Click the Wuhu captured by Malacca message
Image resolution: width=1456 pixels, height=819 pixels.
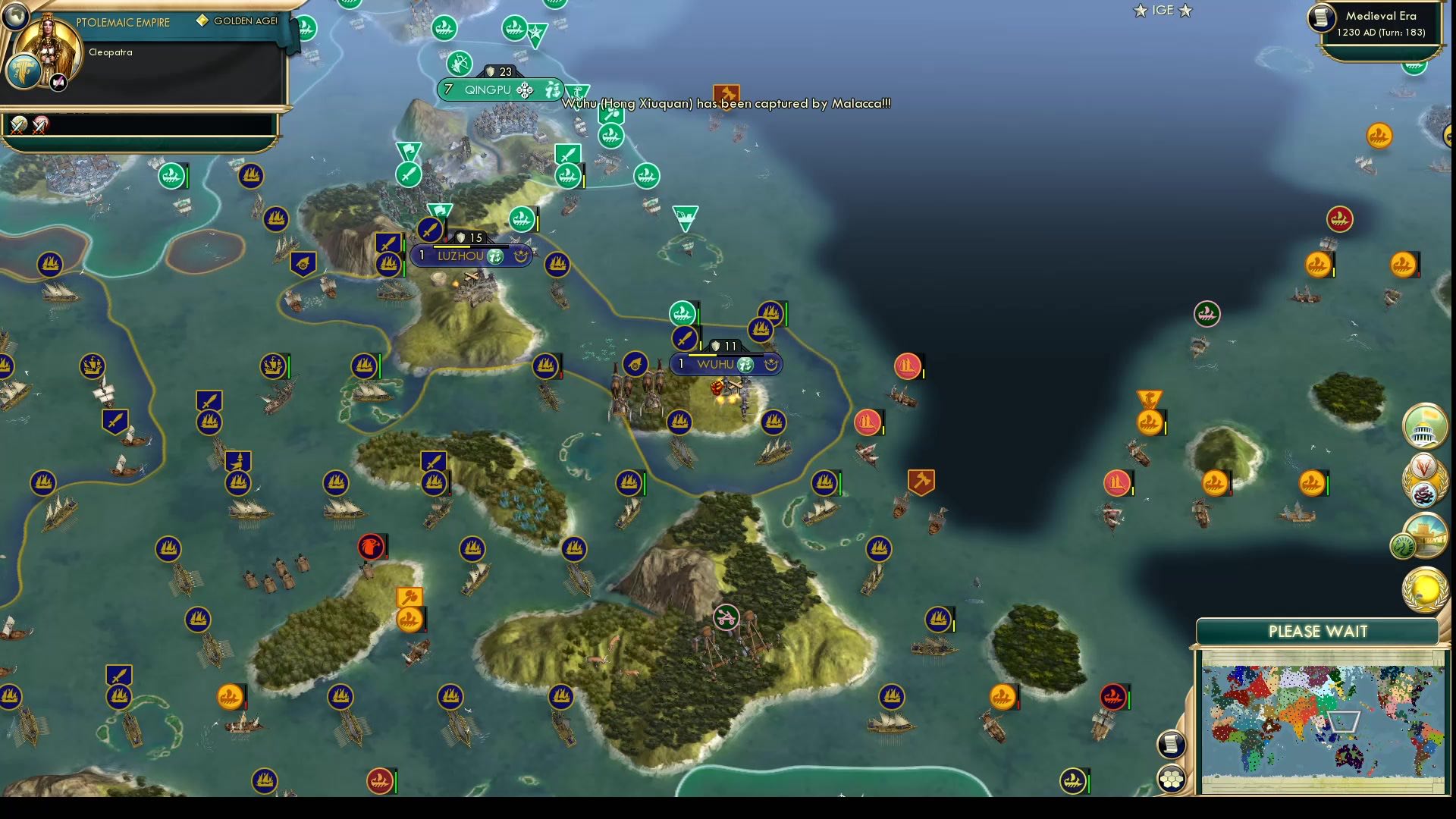click(x=724, y=104)
